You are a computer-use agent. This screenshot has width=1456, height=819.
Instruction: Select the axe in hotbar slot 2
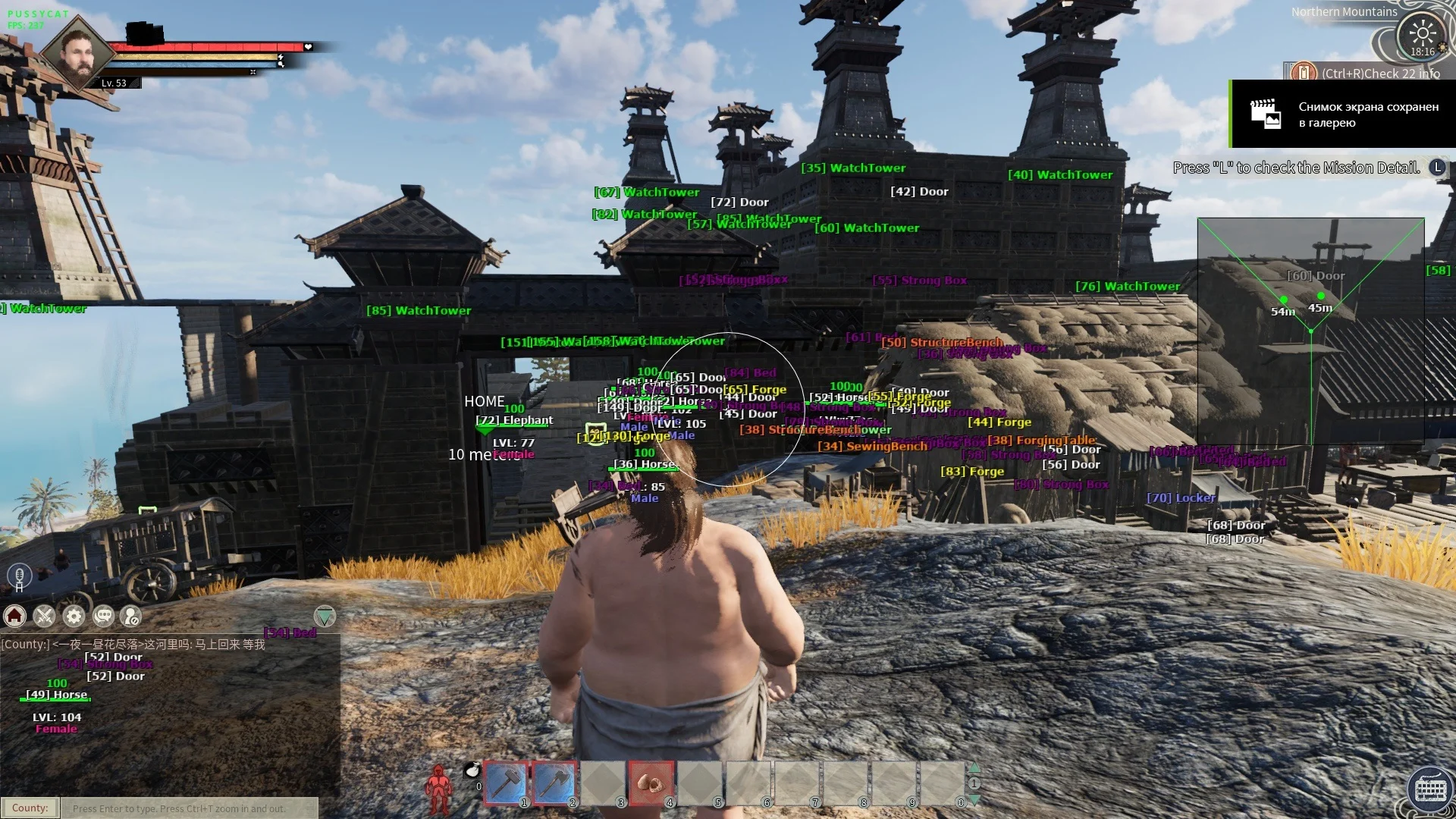pyautogui.click(x=554, y=783)
